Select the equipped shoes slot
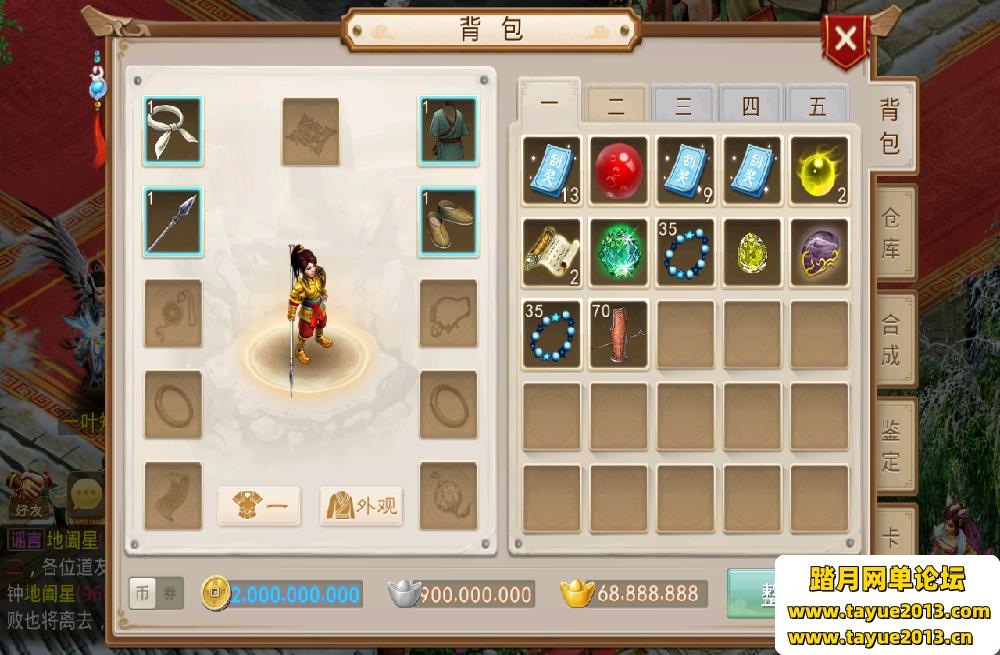The width and height of the screenshot is (1000, 655). coord(448,221)
